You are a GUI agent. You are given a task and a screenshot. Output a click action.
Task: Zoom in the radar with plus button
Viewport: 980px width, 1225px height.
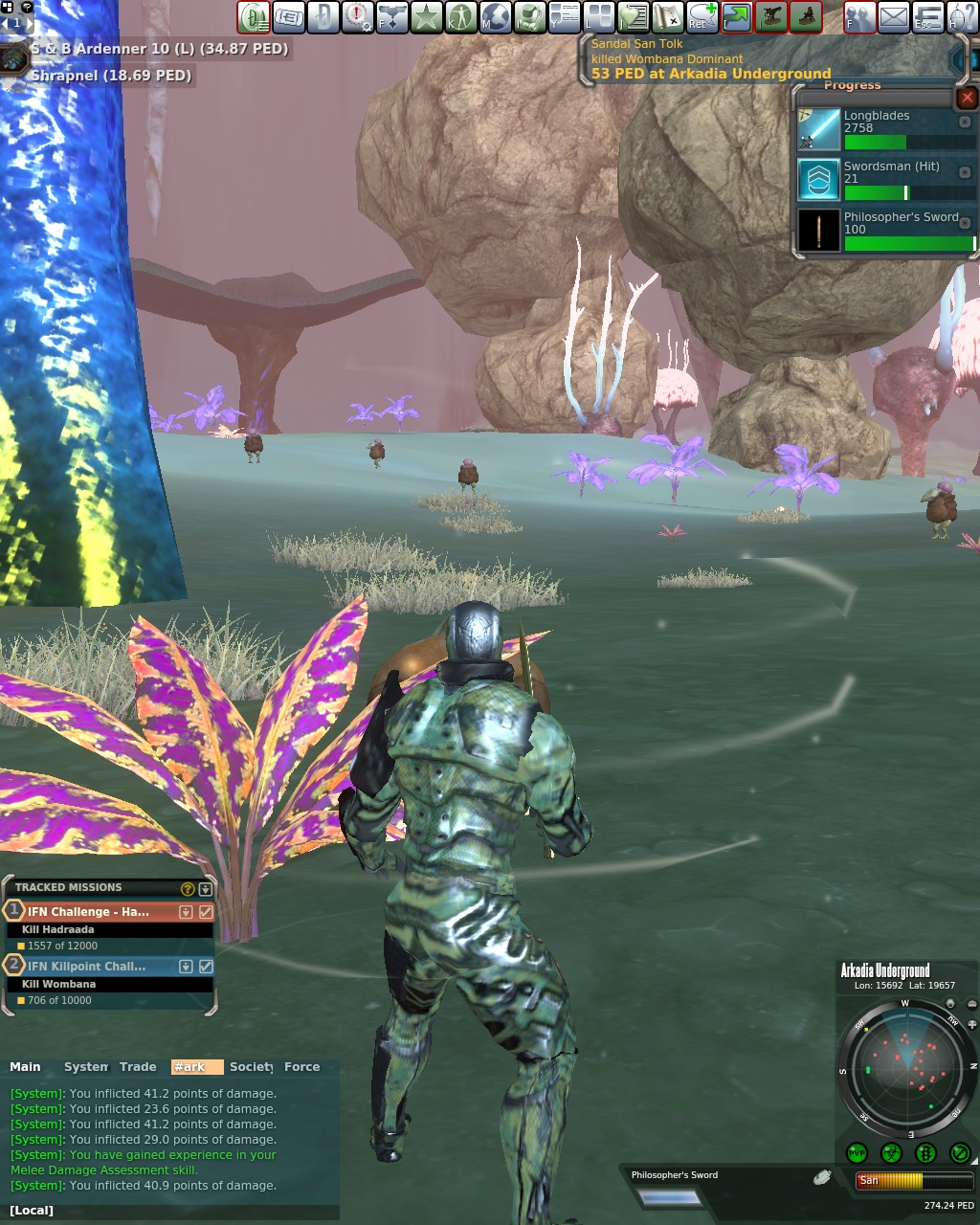[x=972, y=1024]
